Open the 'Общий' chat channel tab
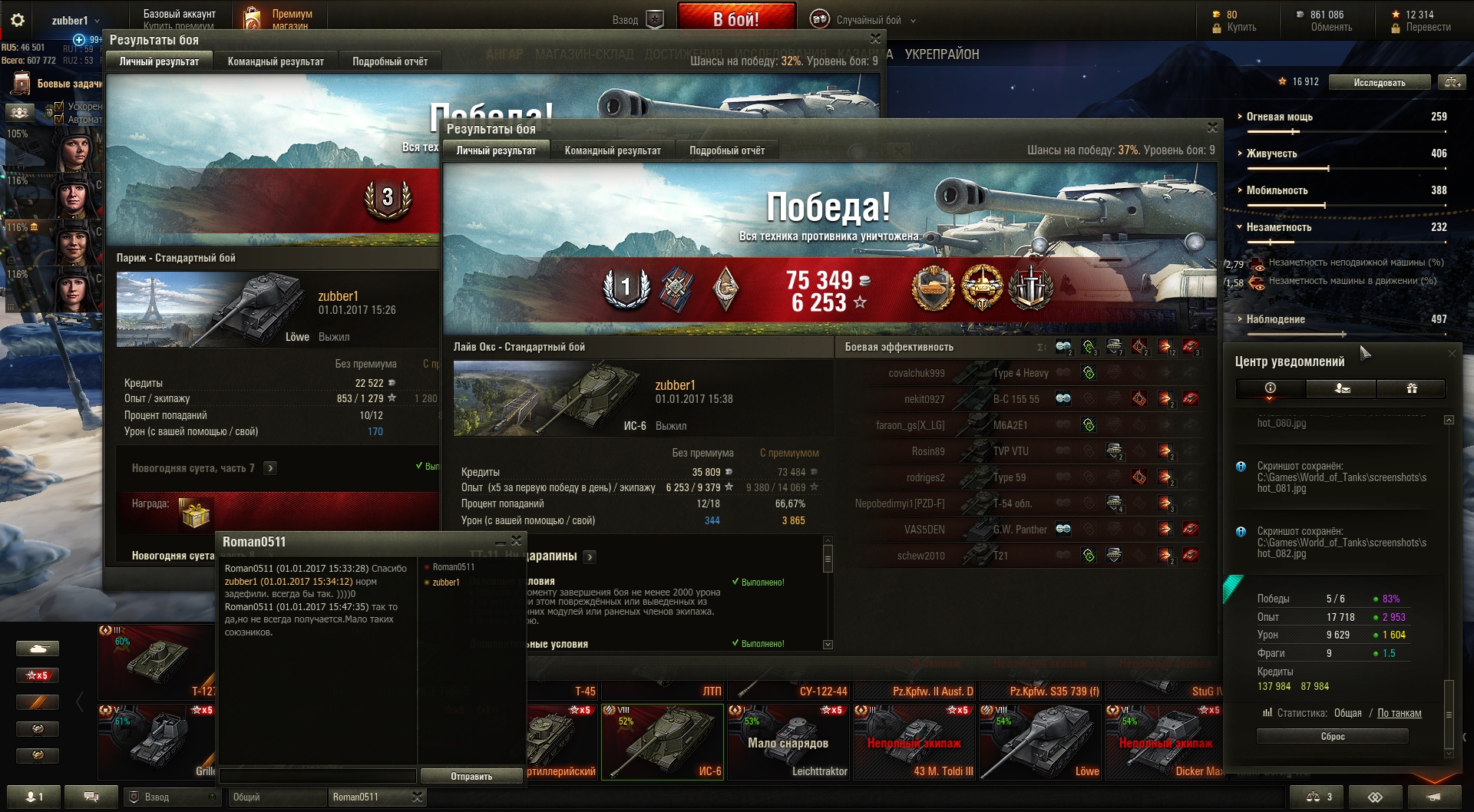1474x812 pixels. 276,797
